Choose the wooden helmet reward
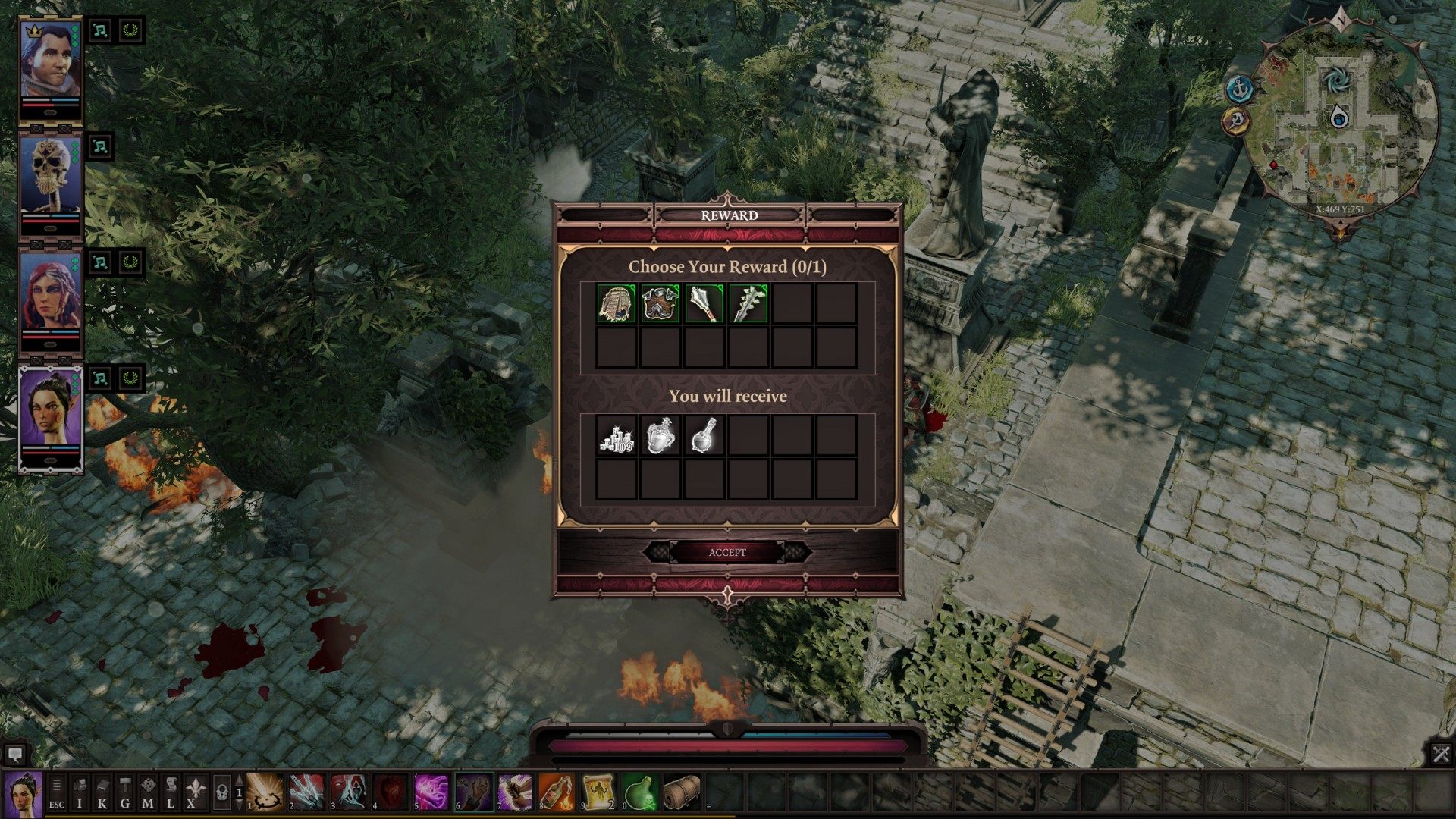Screen dimensions: 1456x819 616,303
